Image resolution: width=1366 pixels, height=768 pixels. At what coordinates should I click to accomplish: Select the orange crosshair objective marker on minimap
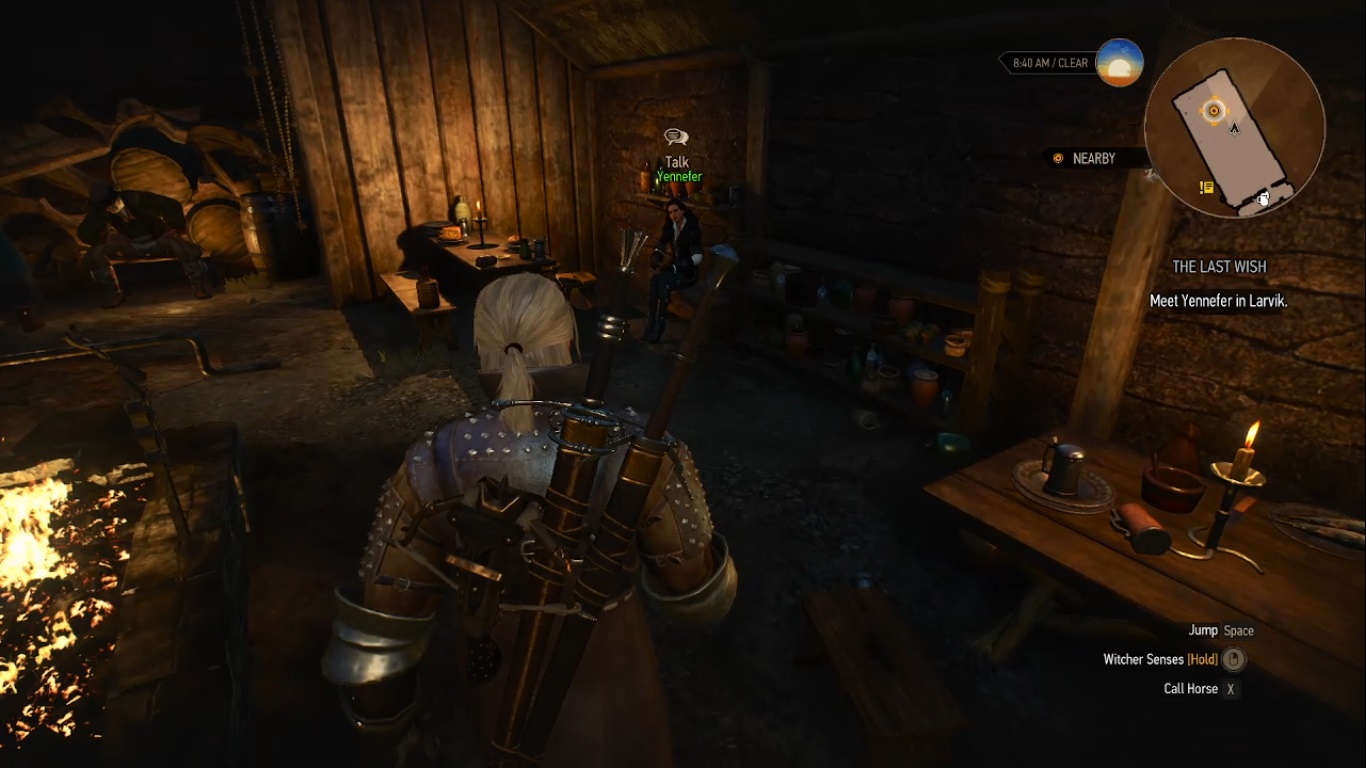[1213, 110]
